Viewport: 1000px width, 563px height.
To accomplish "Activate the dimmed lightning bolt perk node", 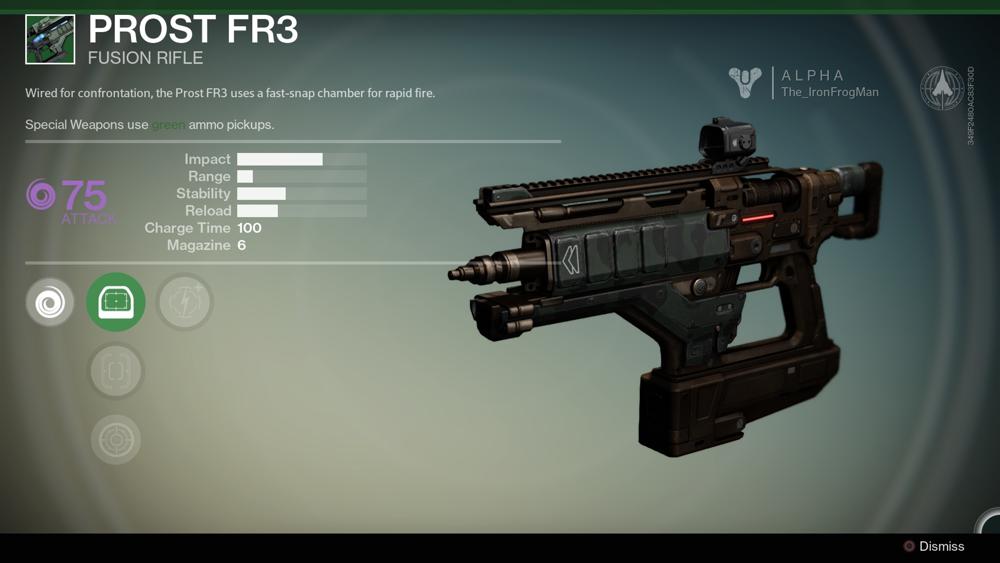I will pos(185,302).
